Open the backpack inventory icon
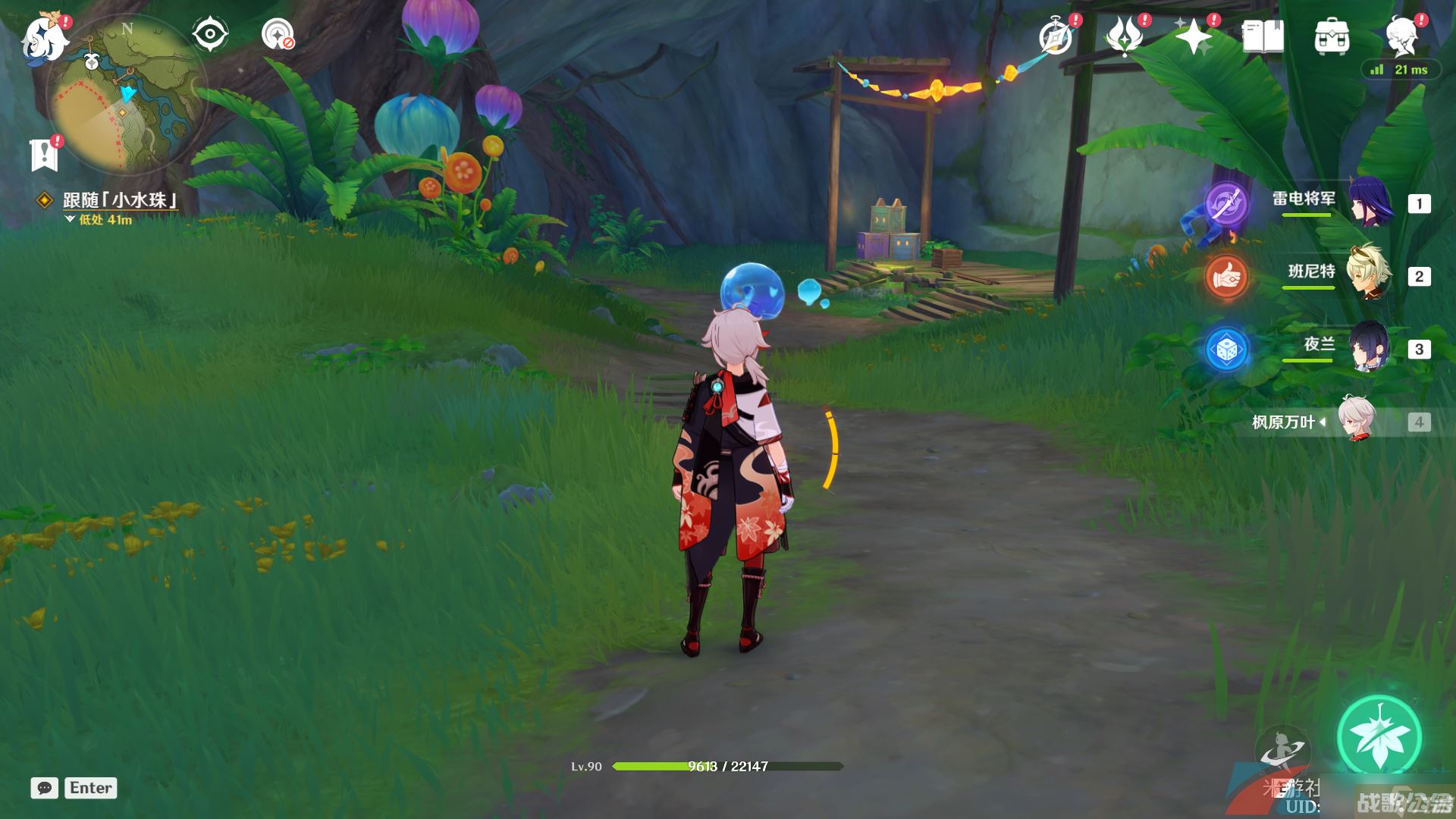 (x=1332, y=36)
